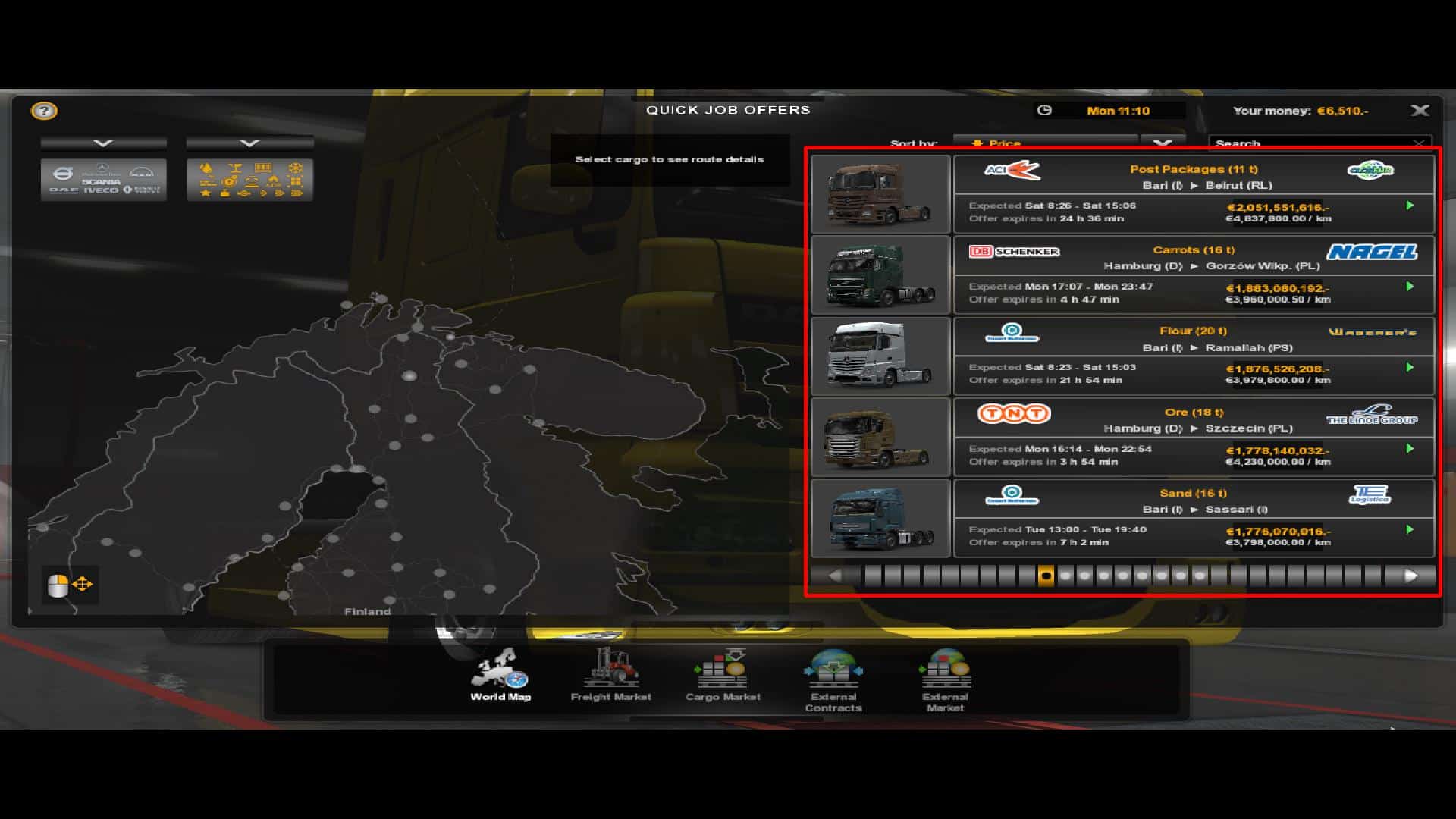Toggle the Volvo truck brand filter
The width and height of the screenshot is (1456, 819).
[x=63, y=172]
